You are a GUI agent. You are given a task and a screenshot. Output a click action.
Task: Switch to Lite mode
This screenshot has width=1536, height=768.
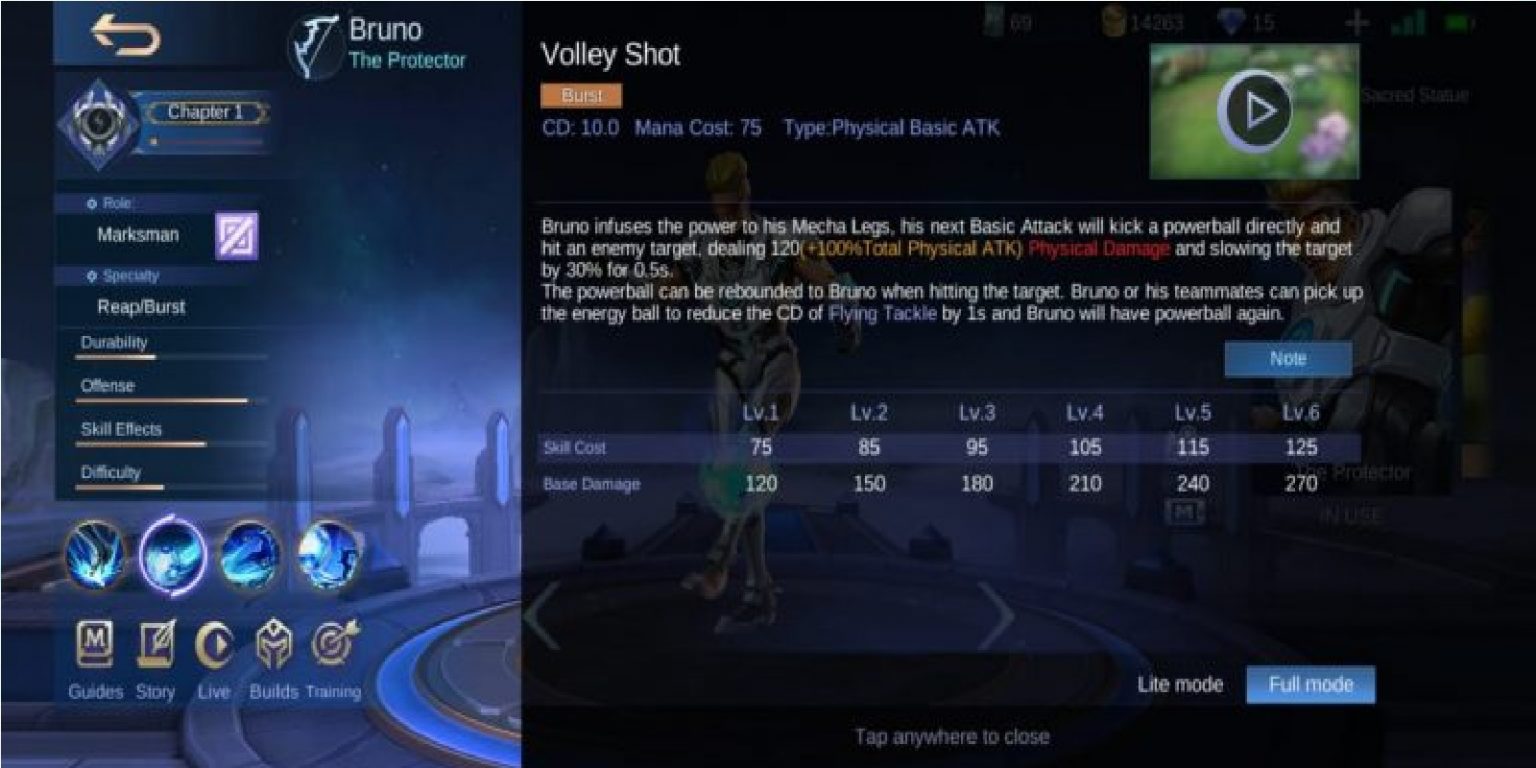point(1181,684)
